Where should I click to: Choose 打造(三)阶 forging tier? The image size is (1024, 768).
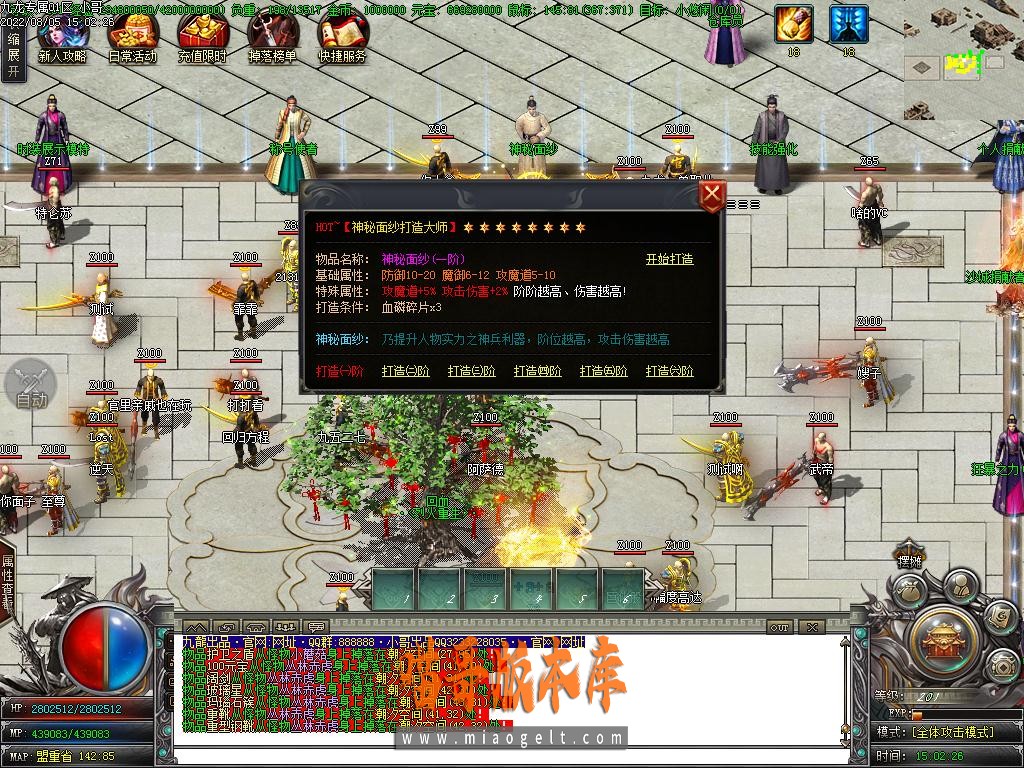point(471,371)
